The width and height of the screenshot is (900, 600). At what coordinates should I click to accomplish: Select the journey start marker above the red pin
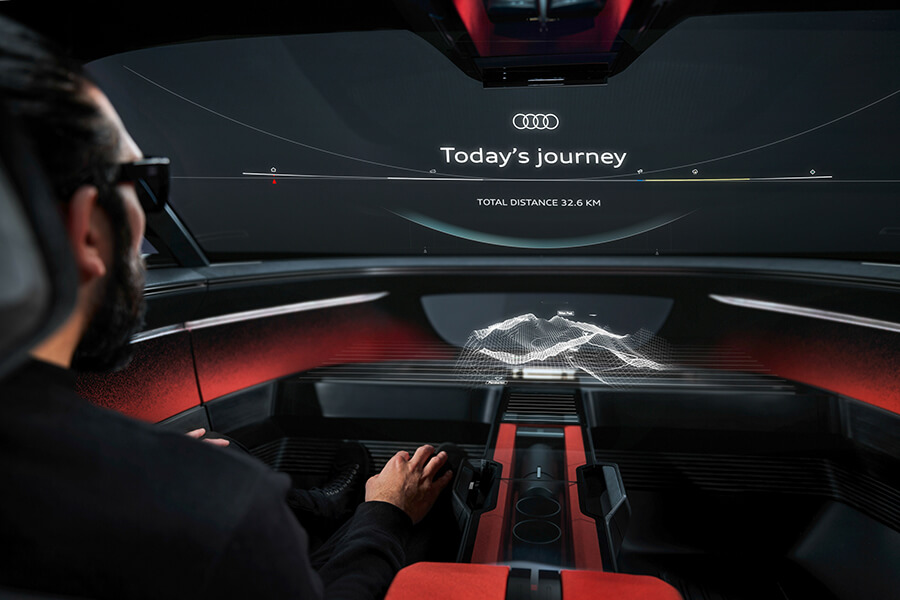(x=274, y=170)
